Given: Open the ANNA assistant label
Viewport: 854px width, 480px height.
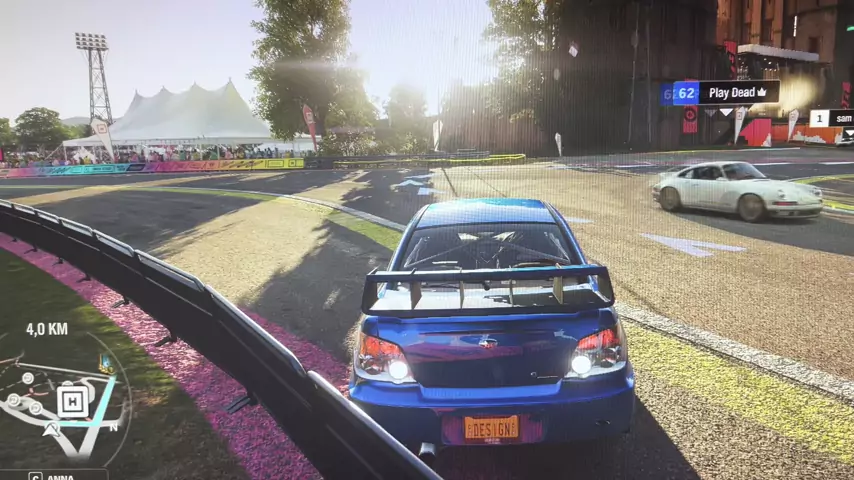Looking at the screenshot, I should click(53, 475).
